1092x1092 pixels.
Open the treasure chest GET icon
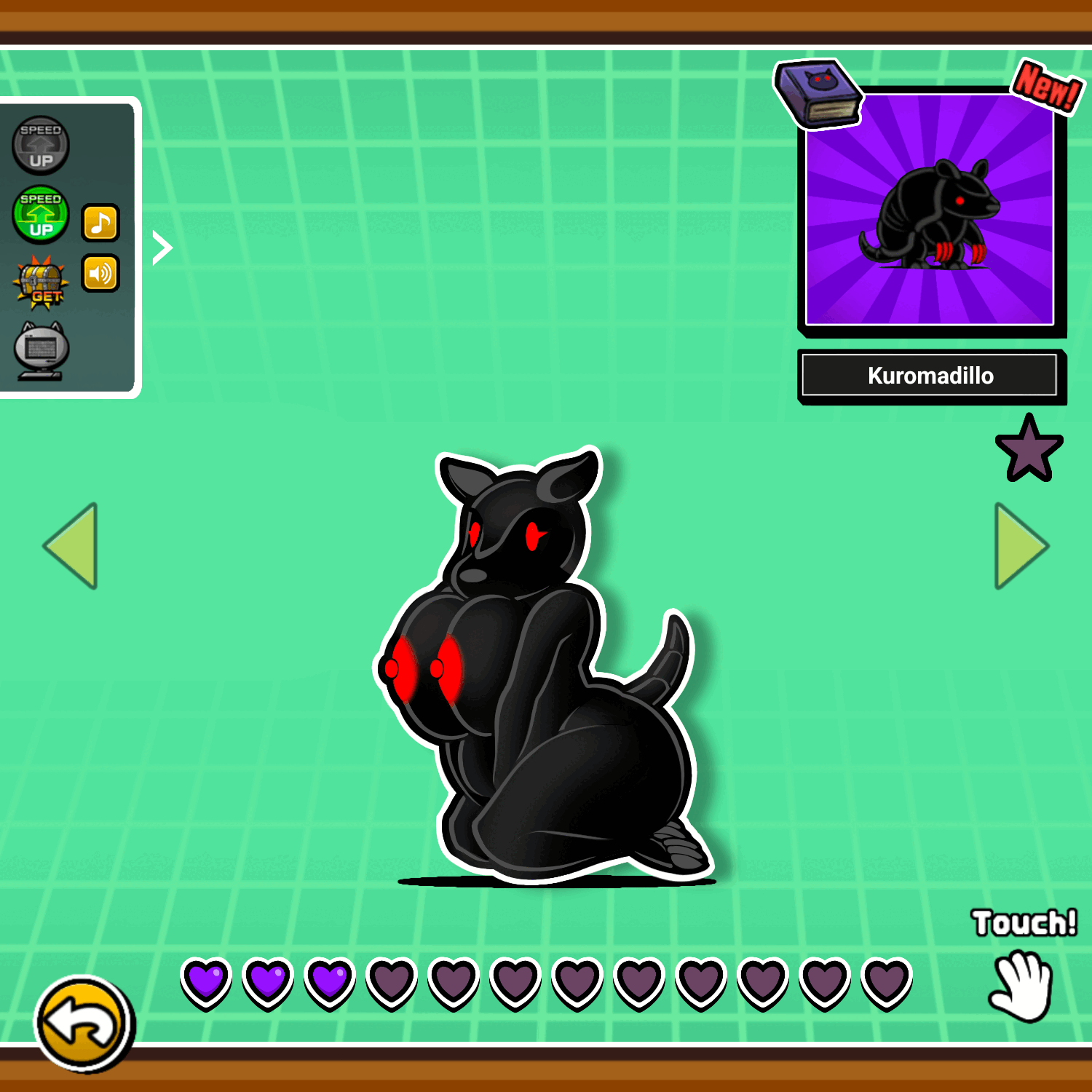41,282
